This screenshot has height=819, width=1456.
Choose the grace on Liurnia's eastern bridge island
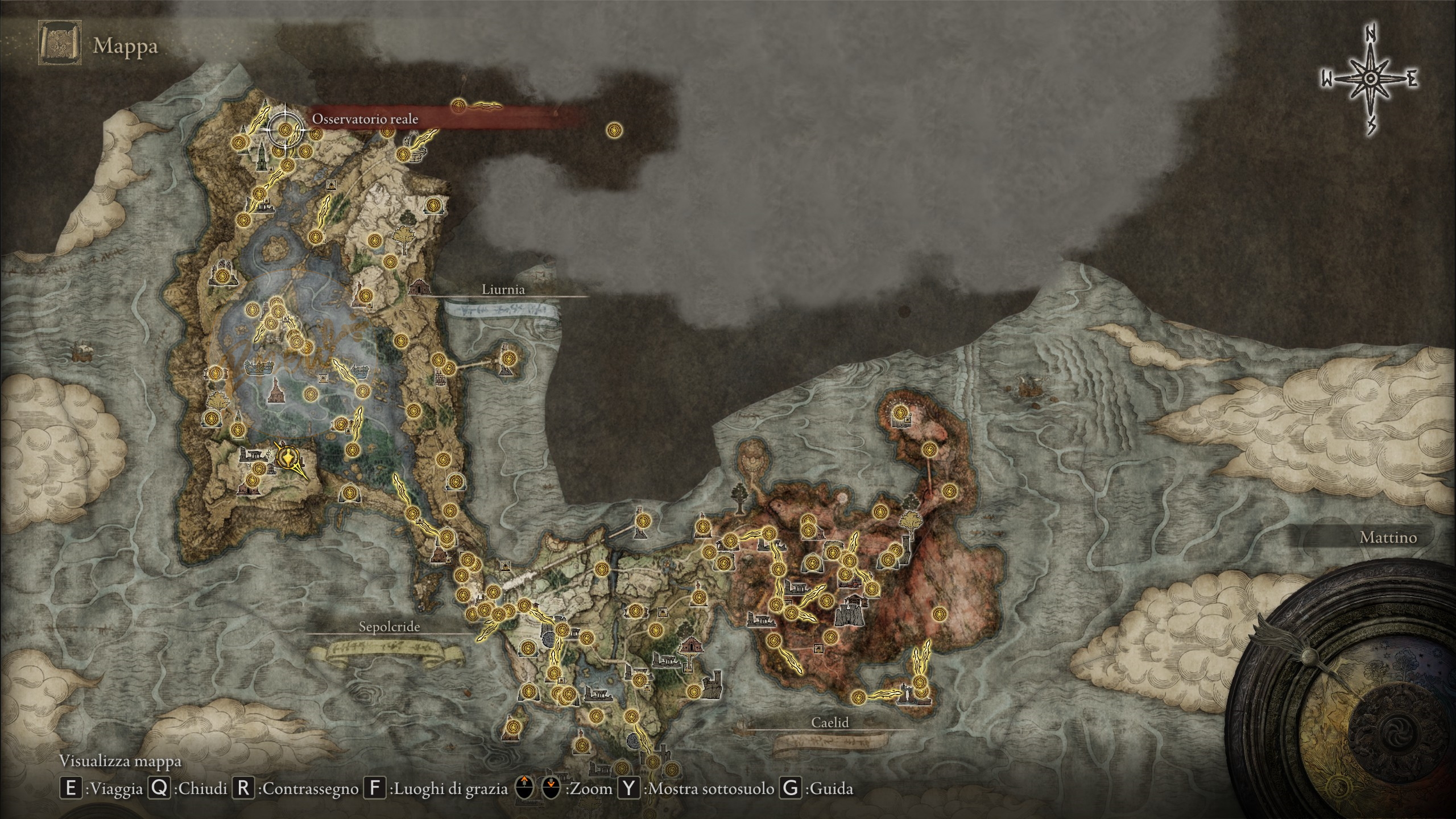point(508,358)
